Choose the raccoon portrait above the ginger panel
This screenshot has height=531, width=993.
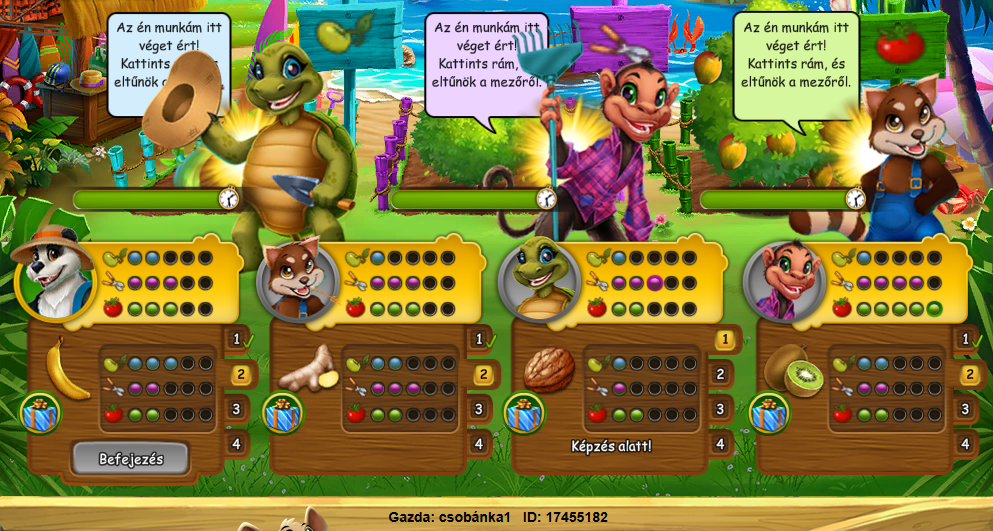pos(296,281)
